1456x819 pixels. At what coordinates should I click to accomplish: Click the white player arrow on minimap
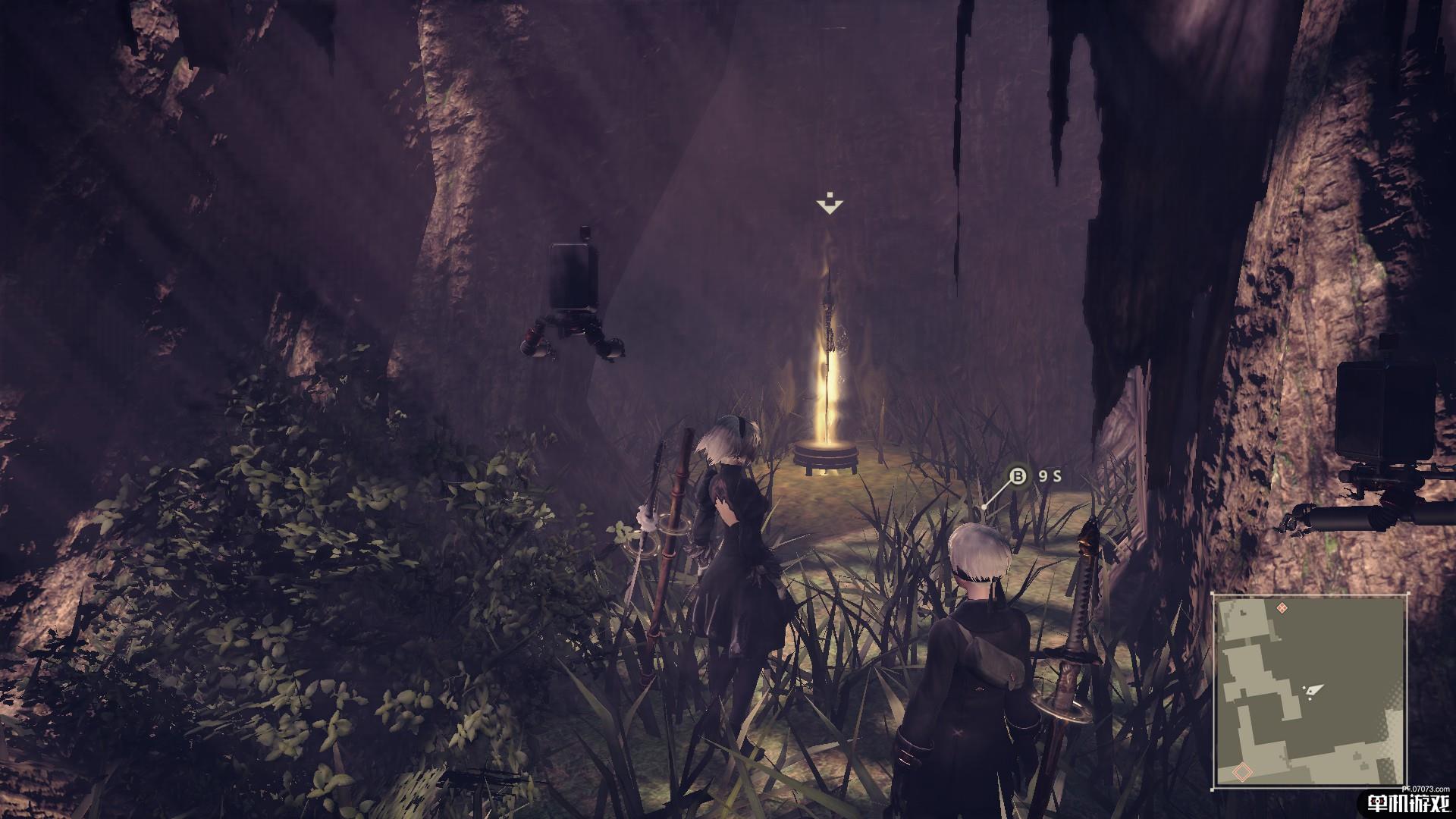click(1315, 690)
